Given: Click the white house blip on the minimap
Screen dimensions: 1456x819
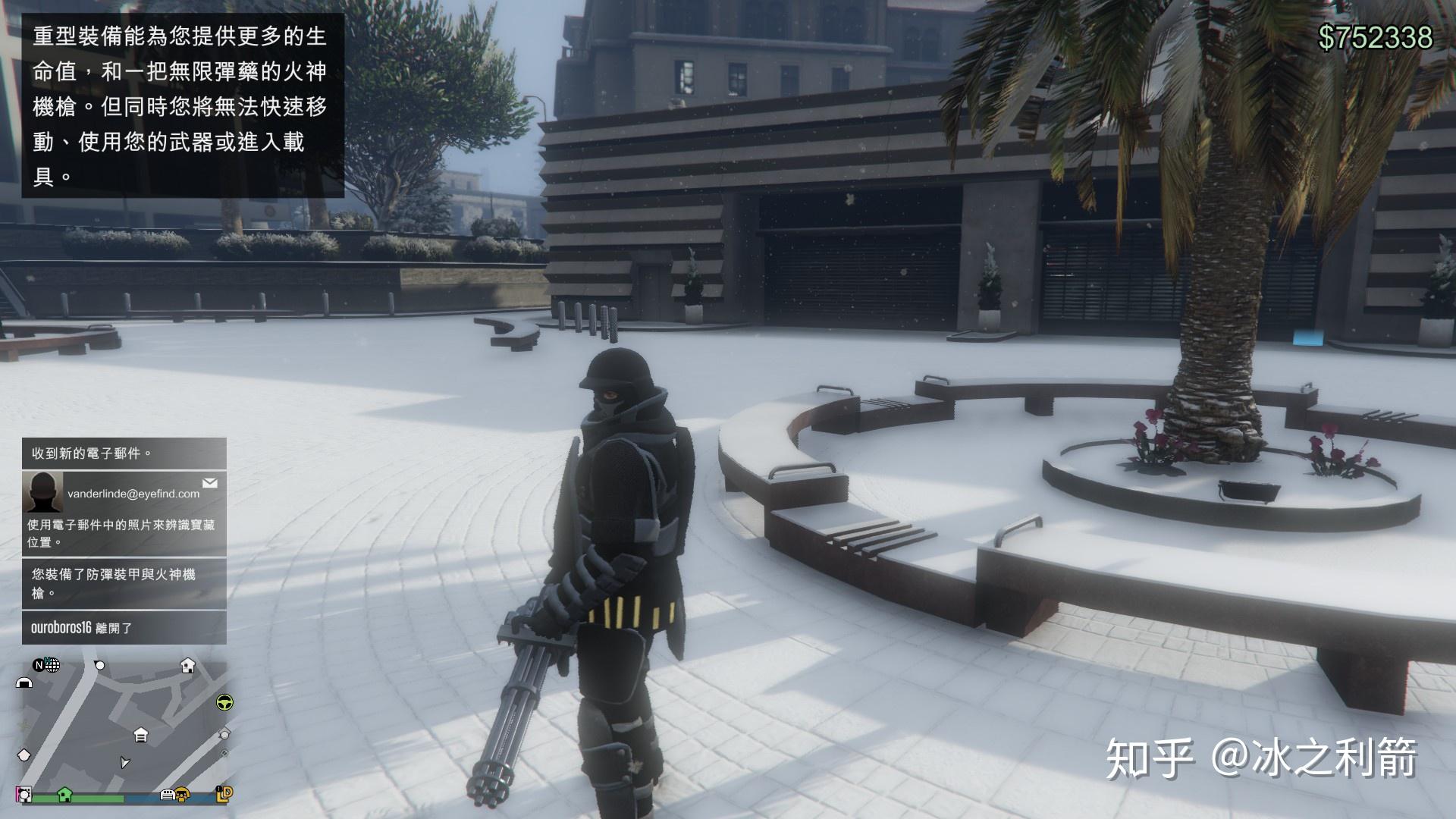Looking at the screenshot, I should [187, 666].
